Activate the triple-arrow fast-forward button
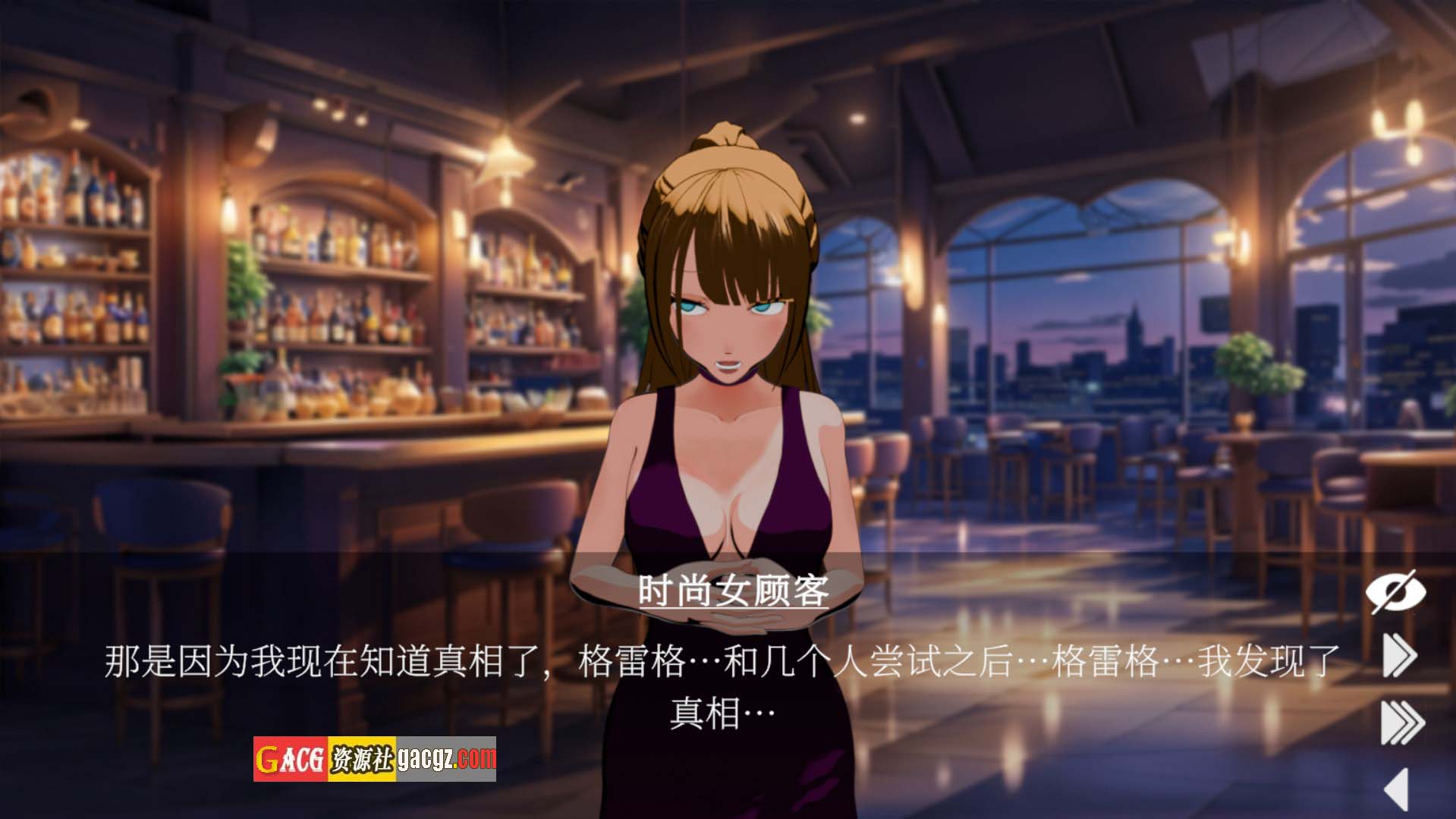This screenshot has width=1456, height=819. pos(1401,723)
